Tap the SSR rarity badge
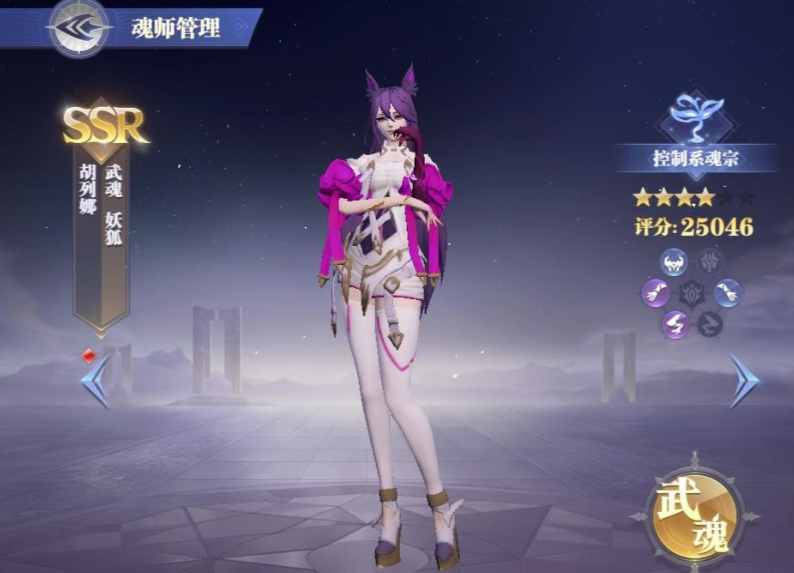This screenshot has width=794, height=573. click(x=104, y=125)
